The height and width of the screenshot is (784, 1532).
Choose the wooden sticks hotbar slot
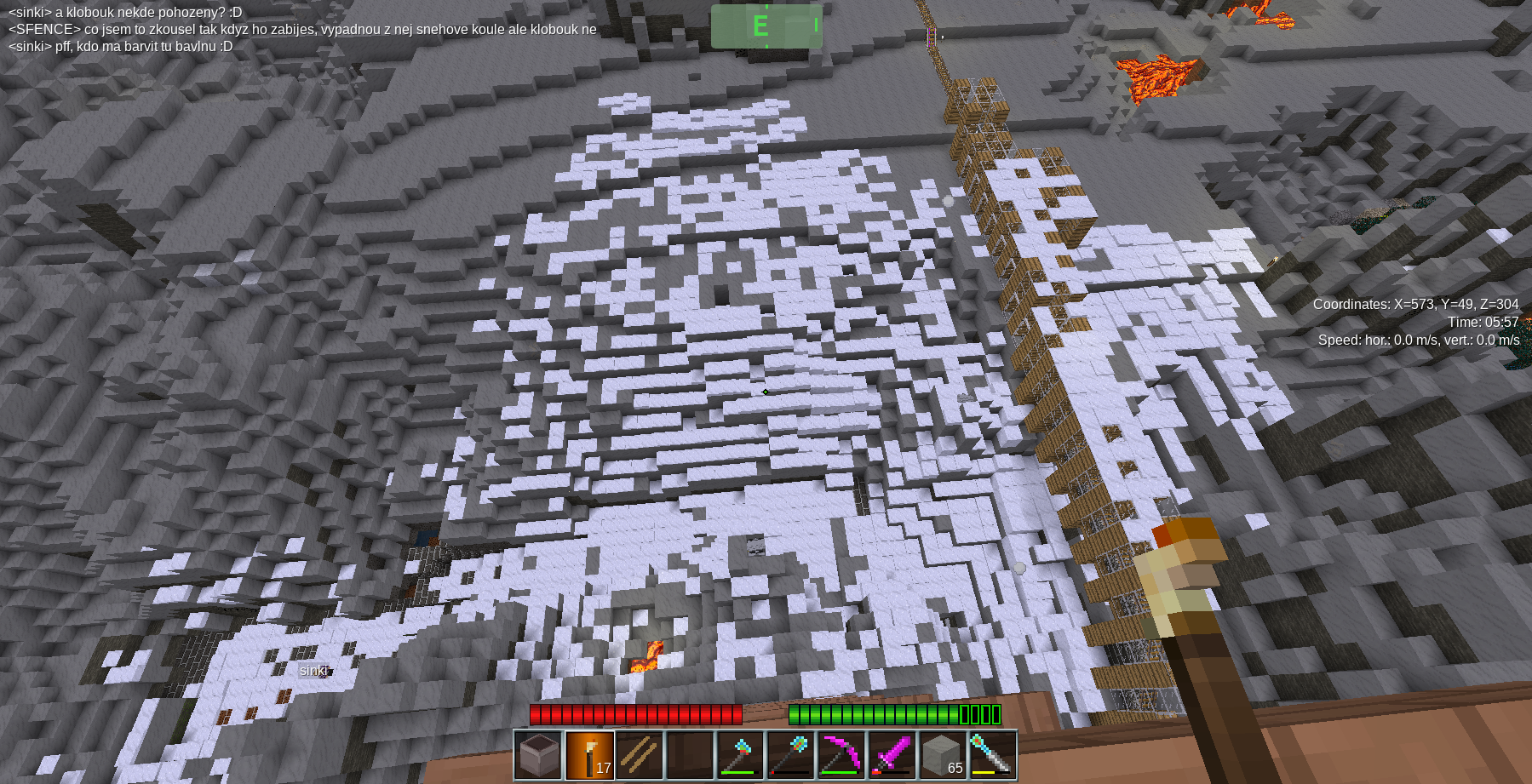point(640,755)
